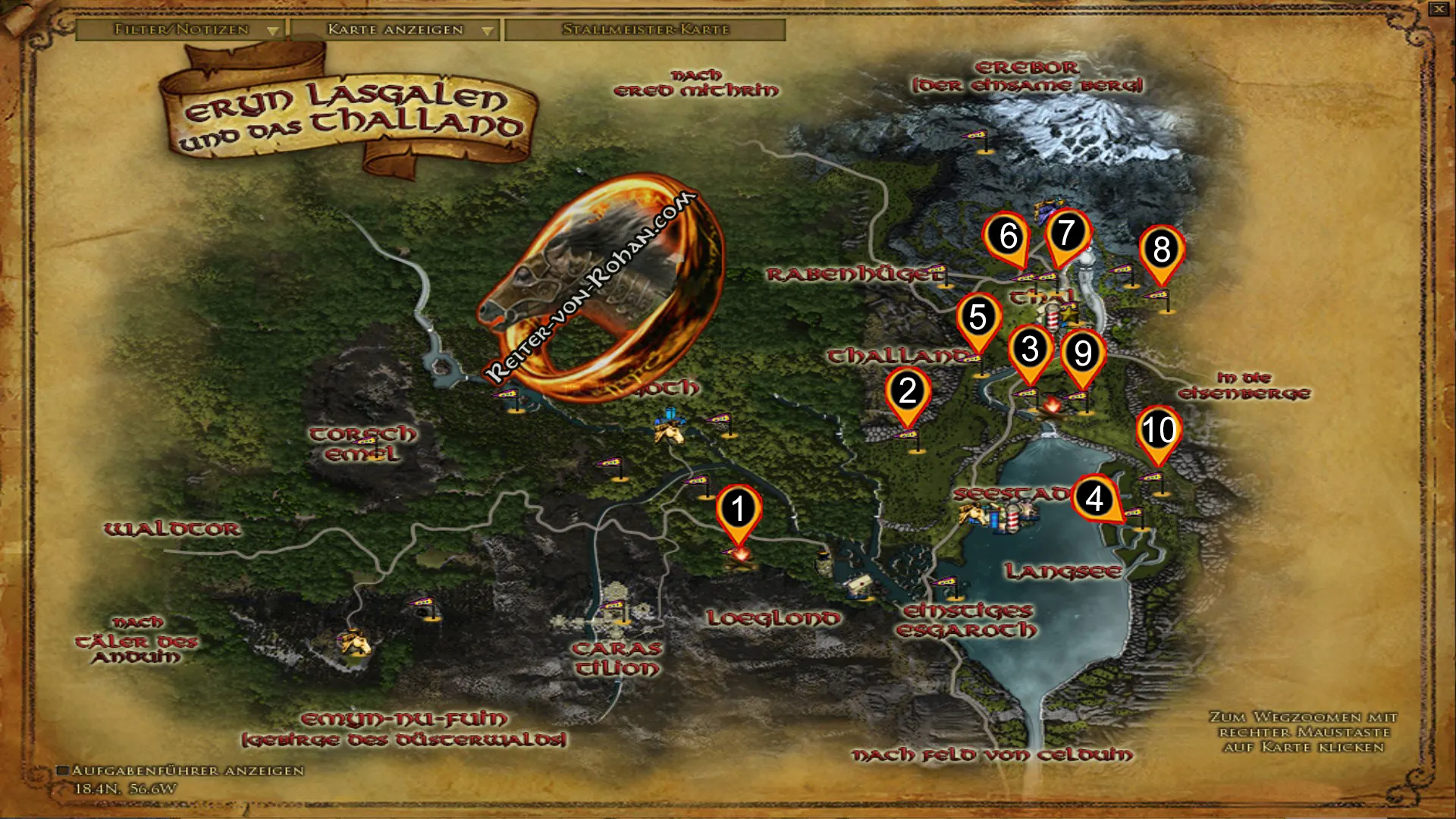
Task: Switch to the Karte anzeigen menu
Action: 394,31
